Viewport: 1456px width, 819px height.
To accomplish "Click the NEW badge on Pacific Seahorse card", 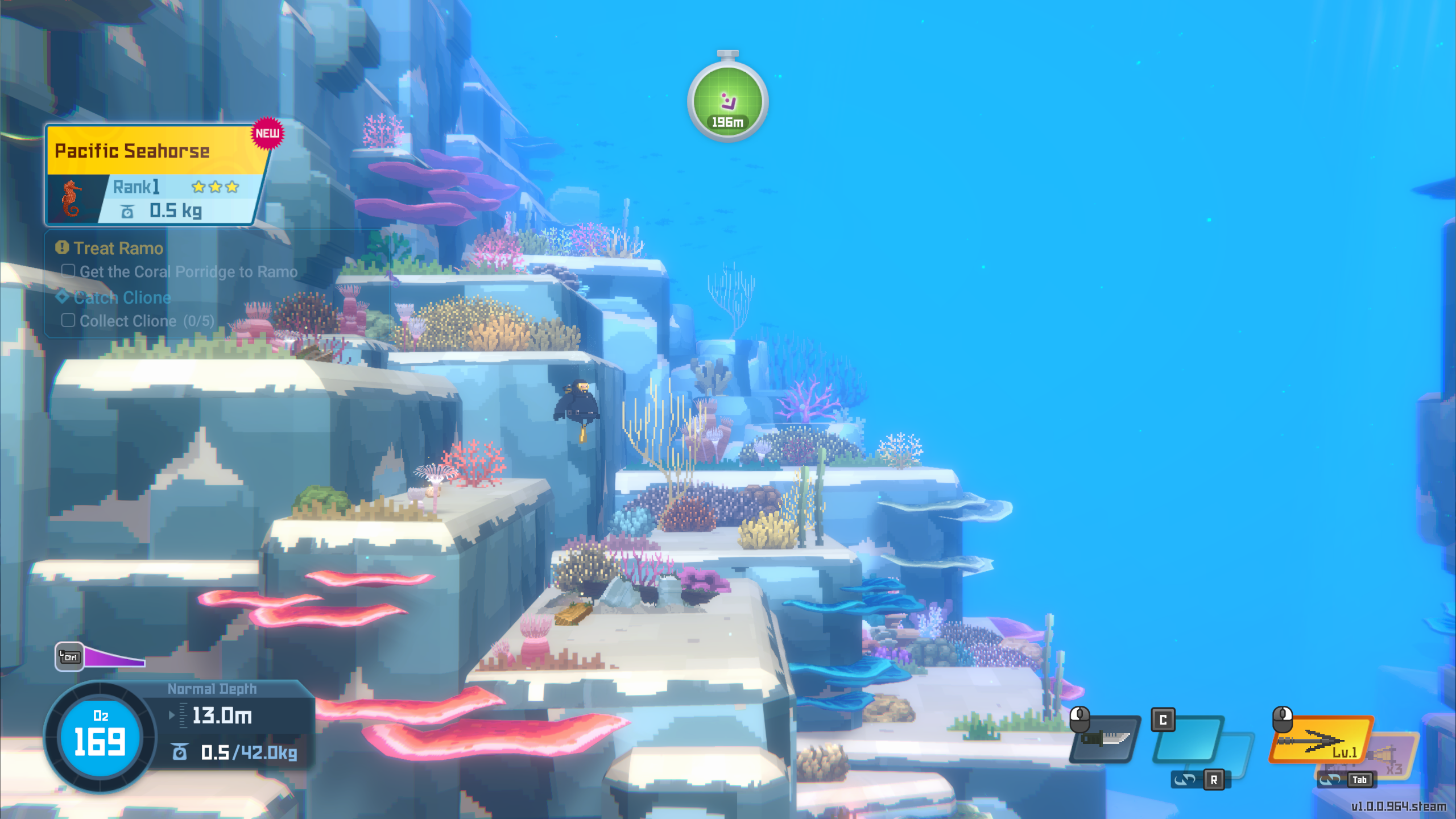I will (268, 133).
